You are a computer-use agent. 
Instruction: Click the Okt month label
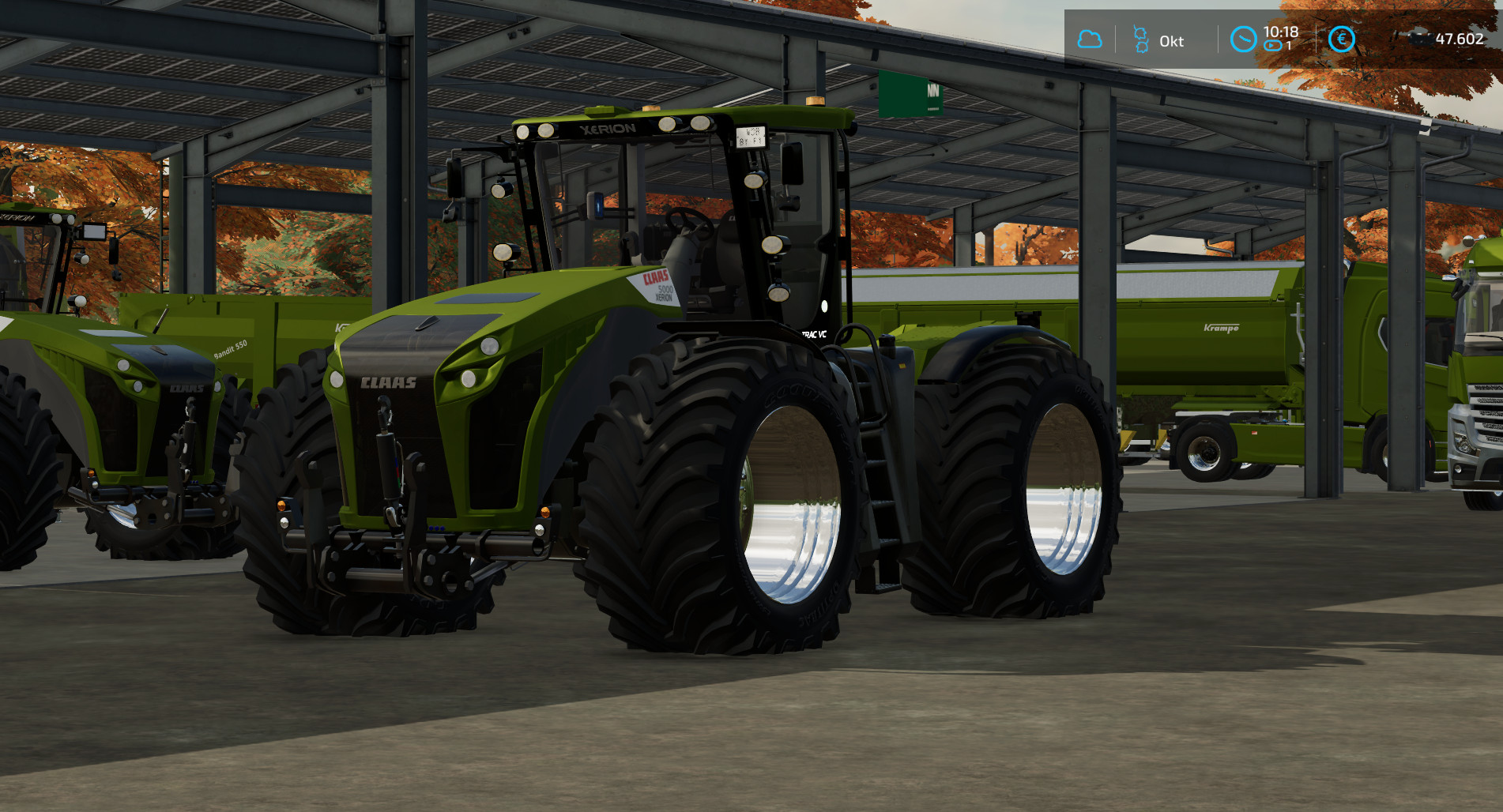[x=1172, y=42]
